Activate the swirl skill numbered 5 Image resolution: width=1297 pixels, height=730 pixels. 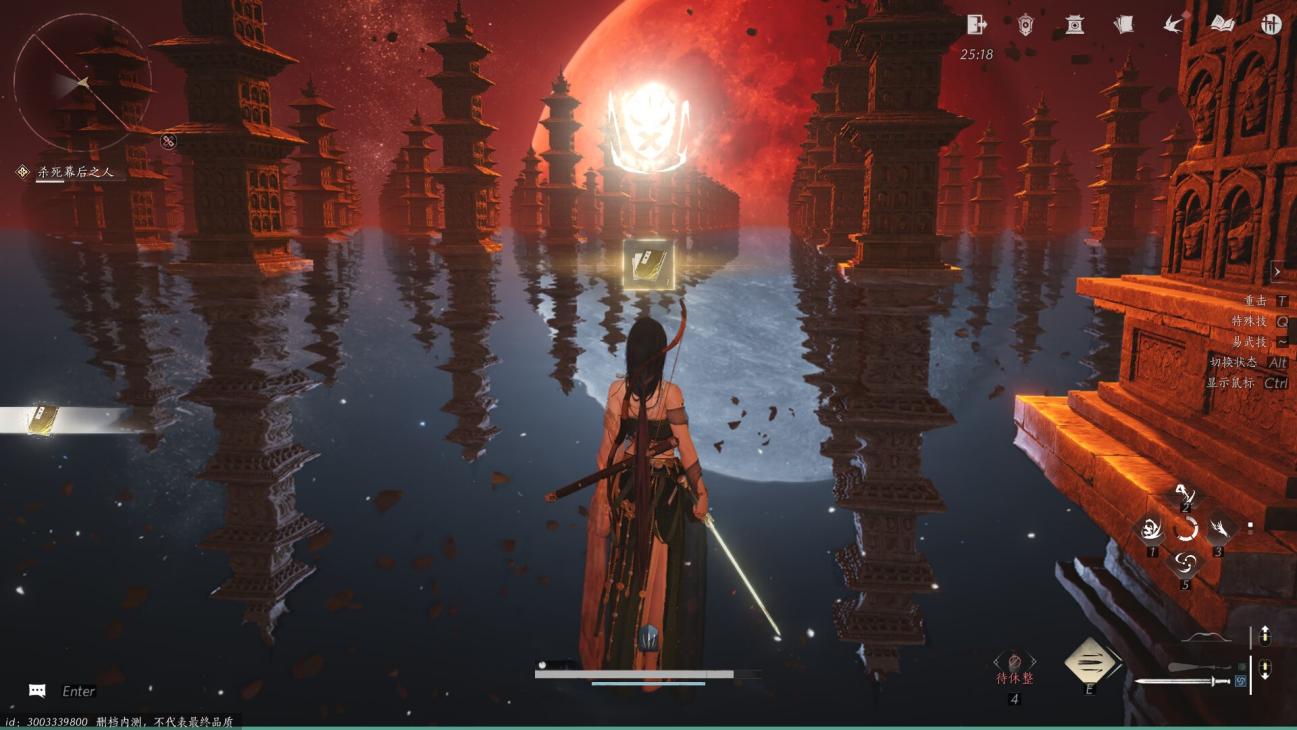[x=1185, y=562]
